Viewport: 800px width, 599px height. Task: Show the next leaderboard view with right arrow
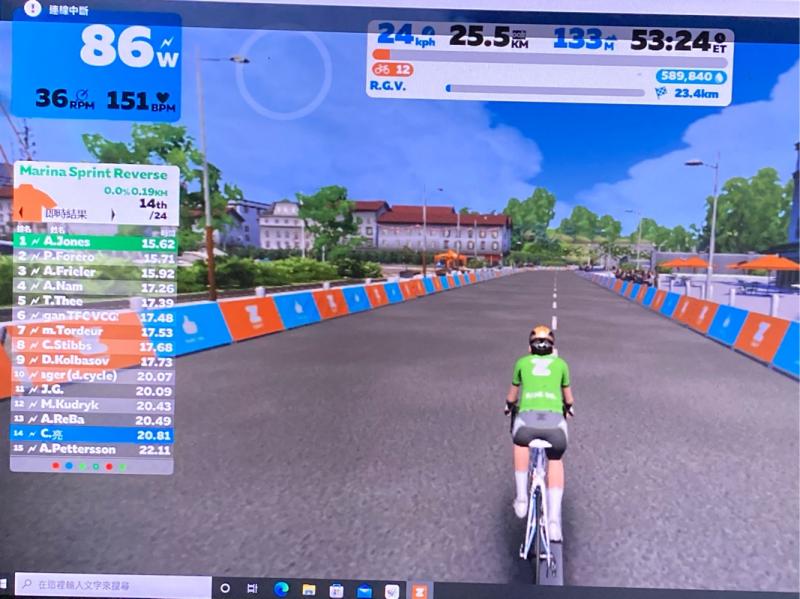112,214
